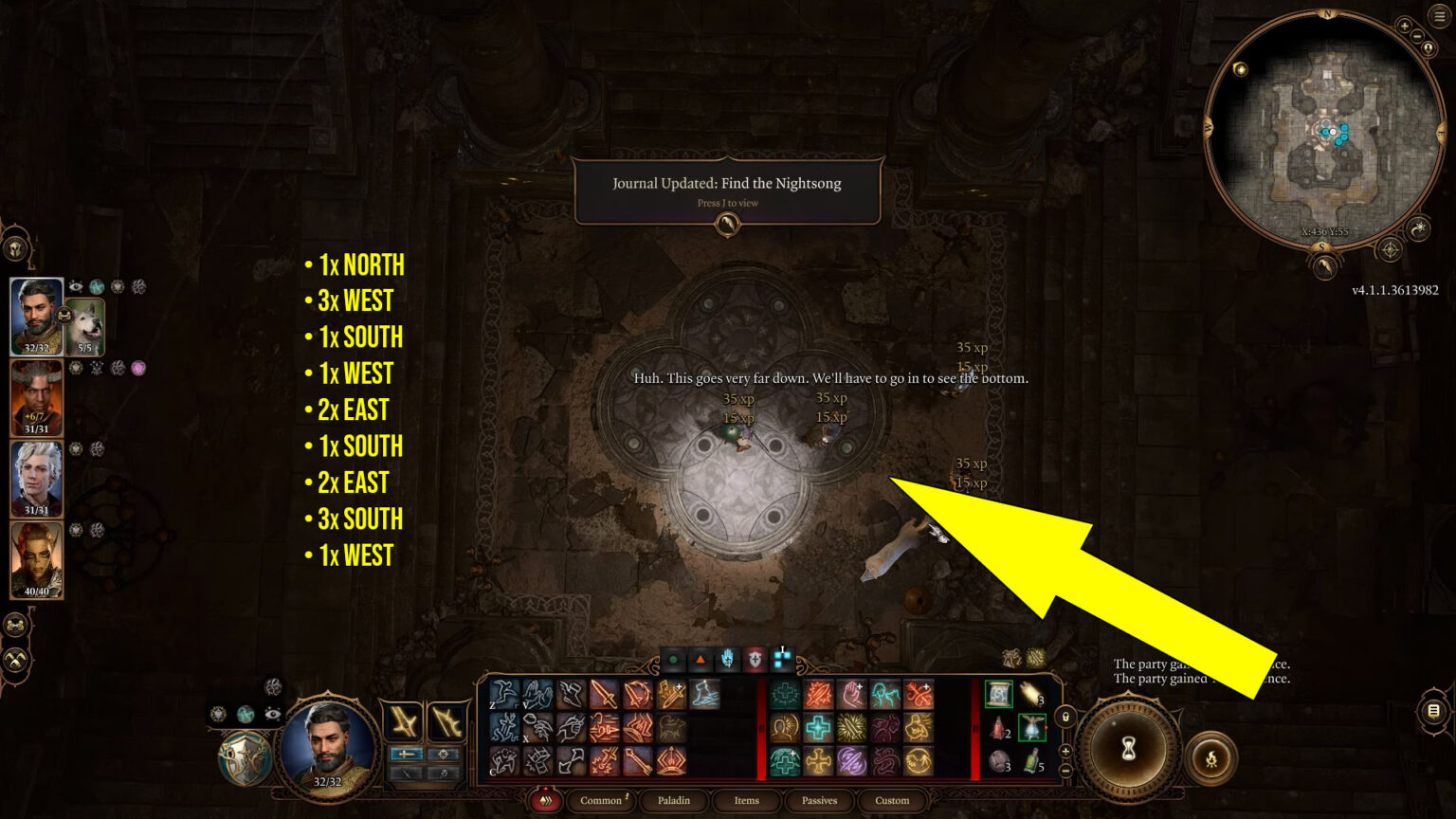
Task: Open the journal via the Find the Nightsong notification
Action: point(727,190)
